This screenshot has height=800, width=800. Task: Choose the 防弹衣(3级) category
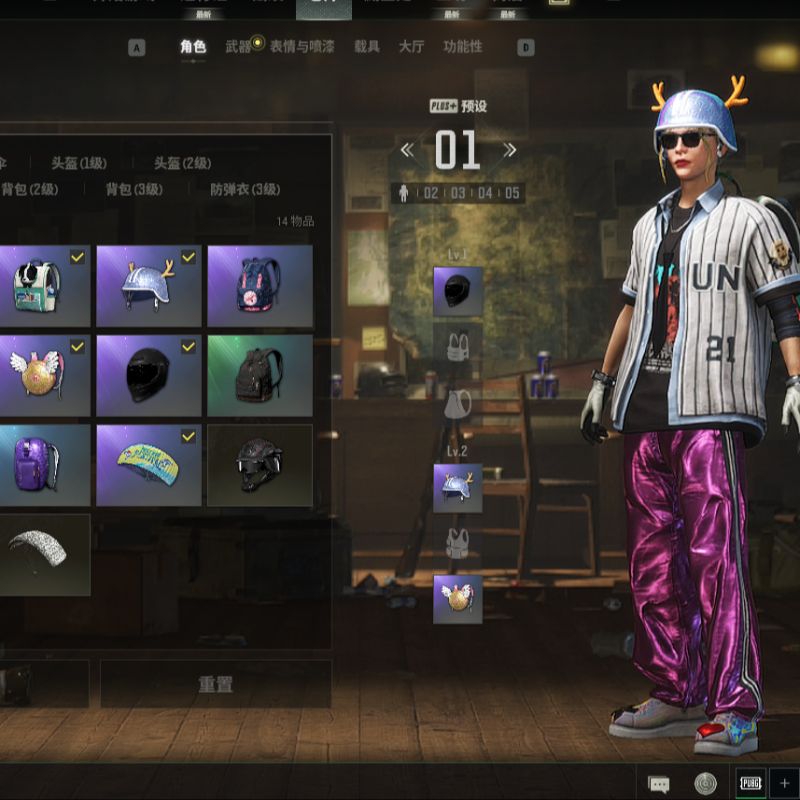(245, 189)
